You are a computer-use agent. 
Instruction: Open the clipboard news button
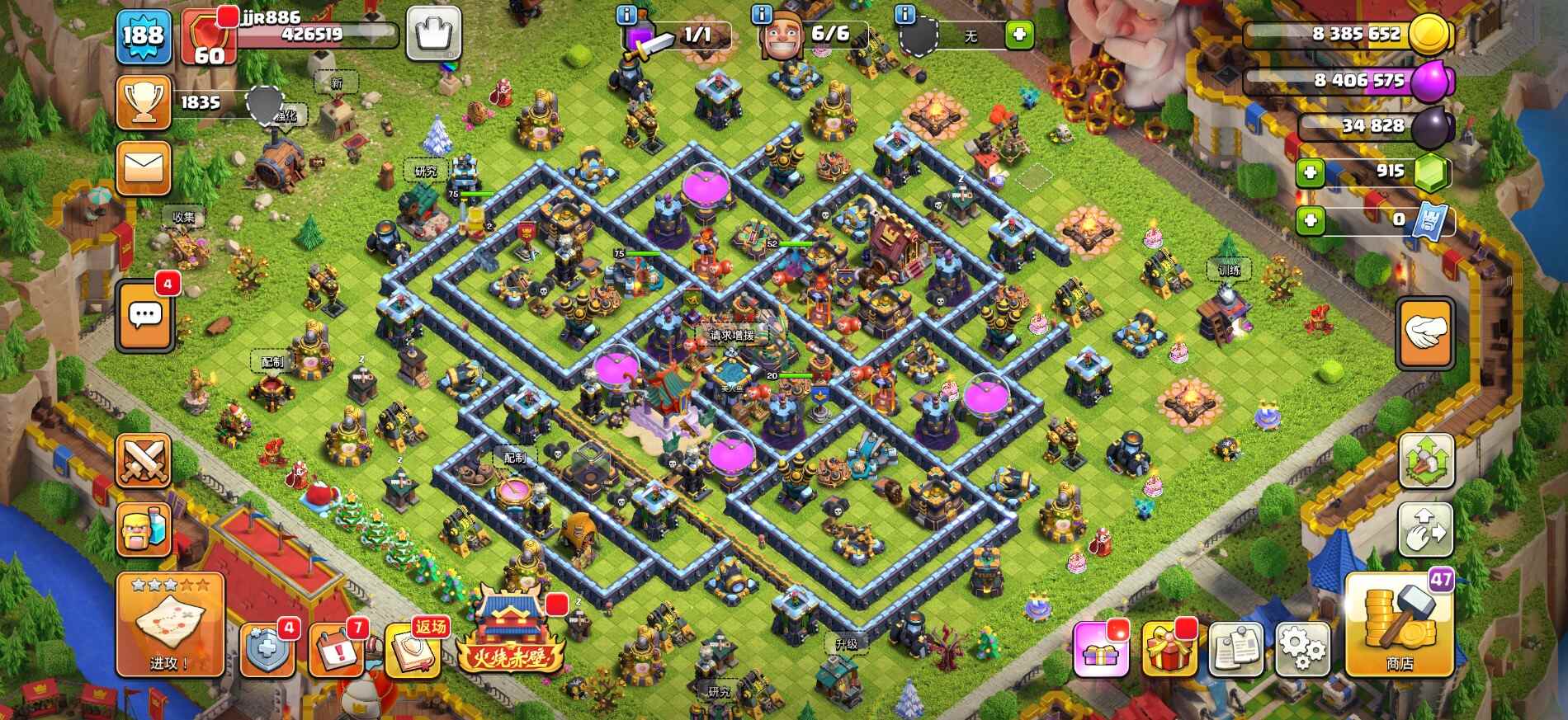(x=1236, y=648)
